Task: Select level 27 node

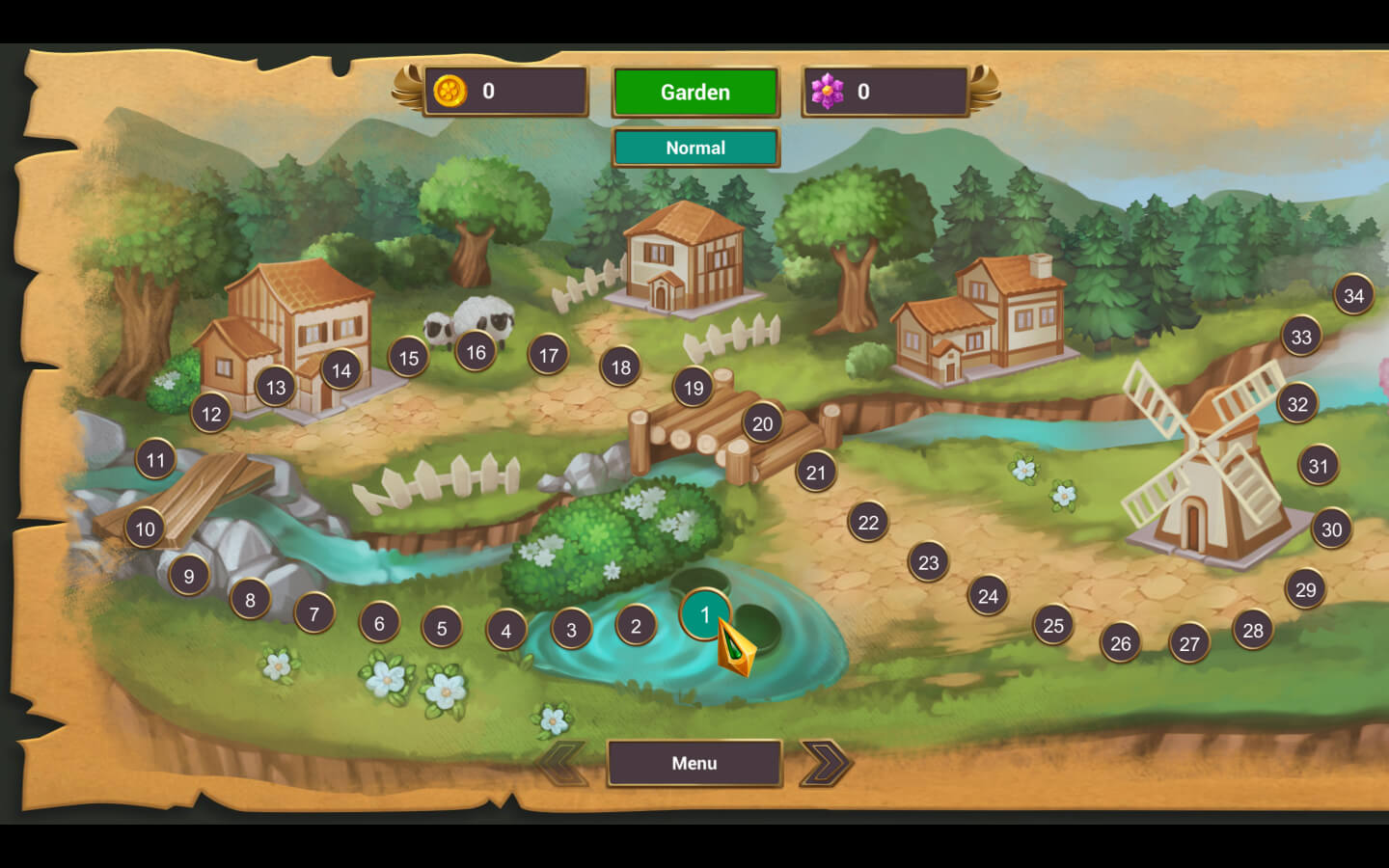Action: [x=1189, y=643]
